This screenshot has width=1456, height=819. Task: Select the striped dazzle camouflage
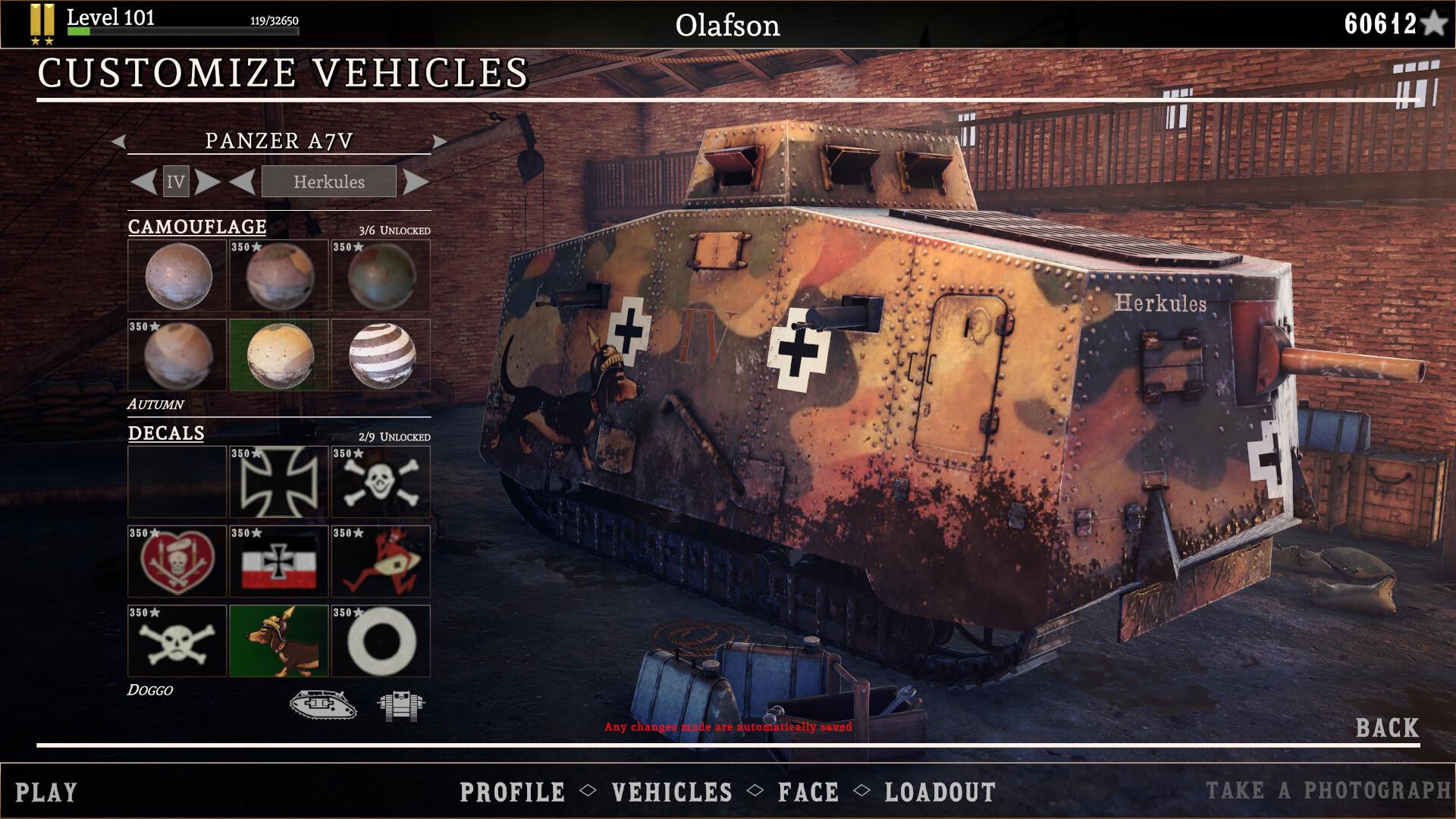click(x=381, y=355)
